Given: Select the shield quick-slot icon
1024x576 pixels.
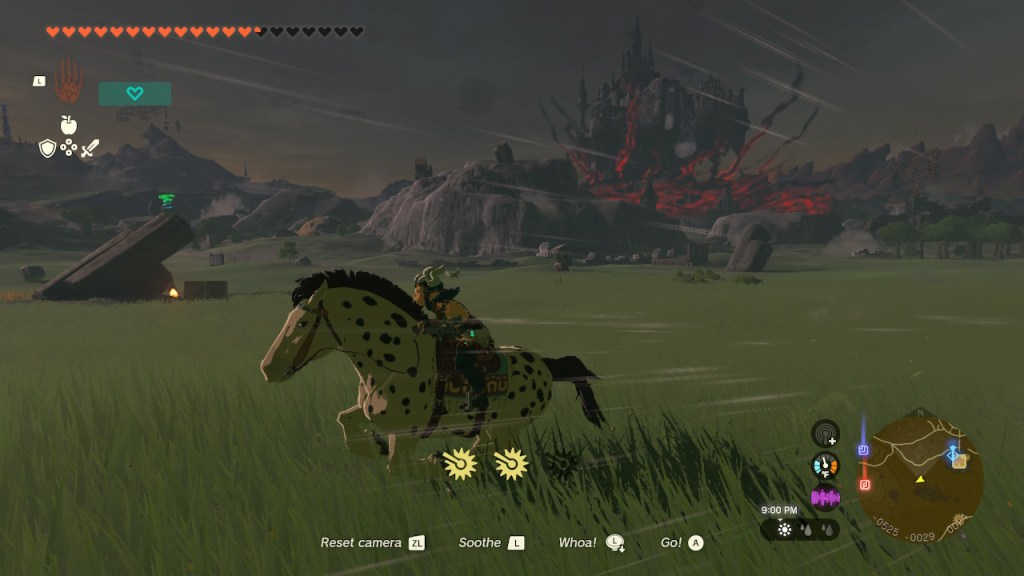Looking at the screenshot, I should pyautogui.click(x=47, y=148).
